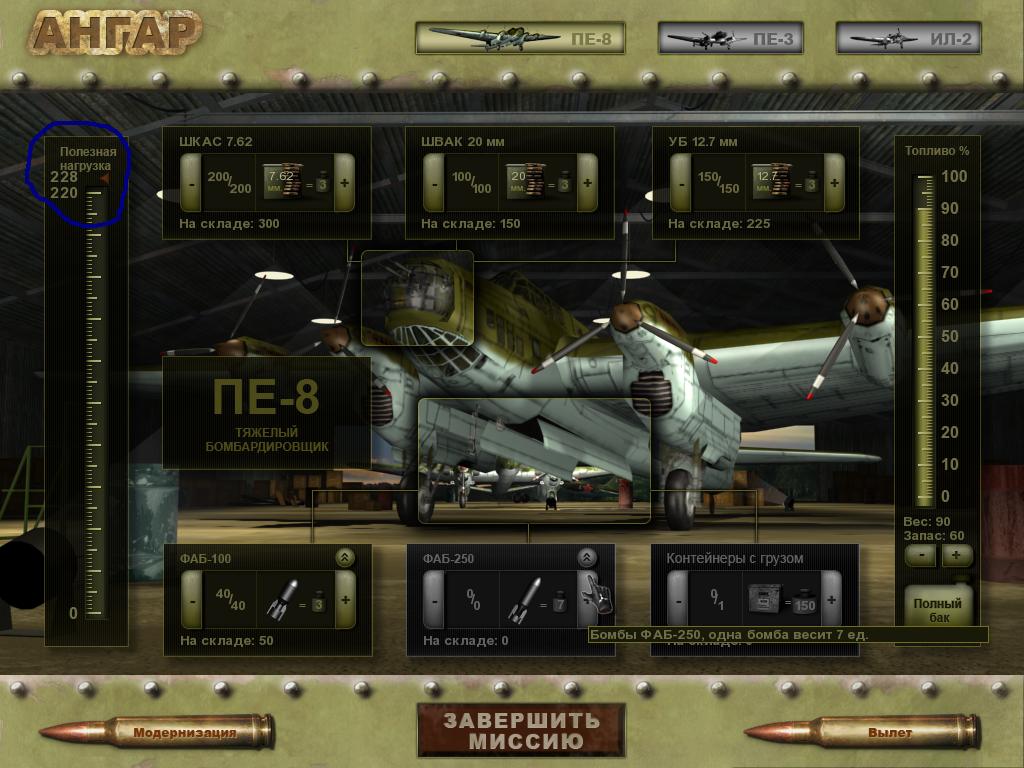
Task: Fill up with the Полный бак button
Action: point(937,606)
